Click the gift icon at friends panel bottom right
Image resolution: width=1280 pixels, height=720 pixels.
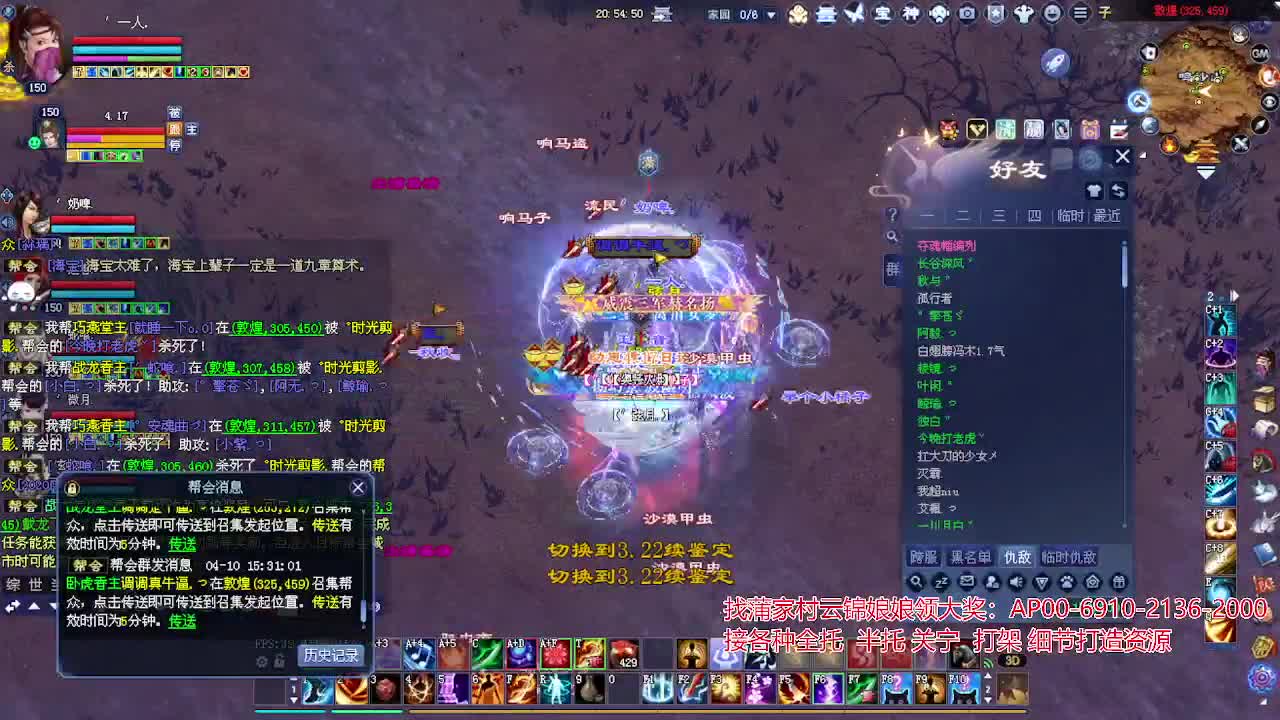click(1118, 581)
